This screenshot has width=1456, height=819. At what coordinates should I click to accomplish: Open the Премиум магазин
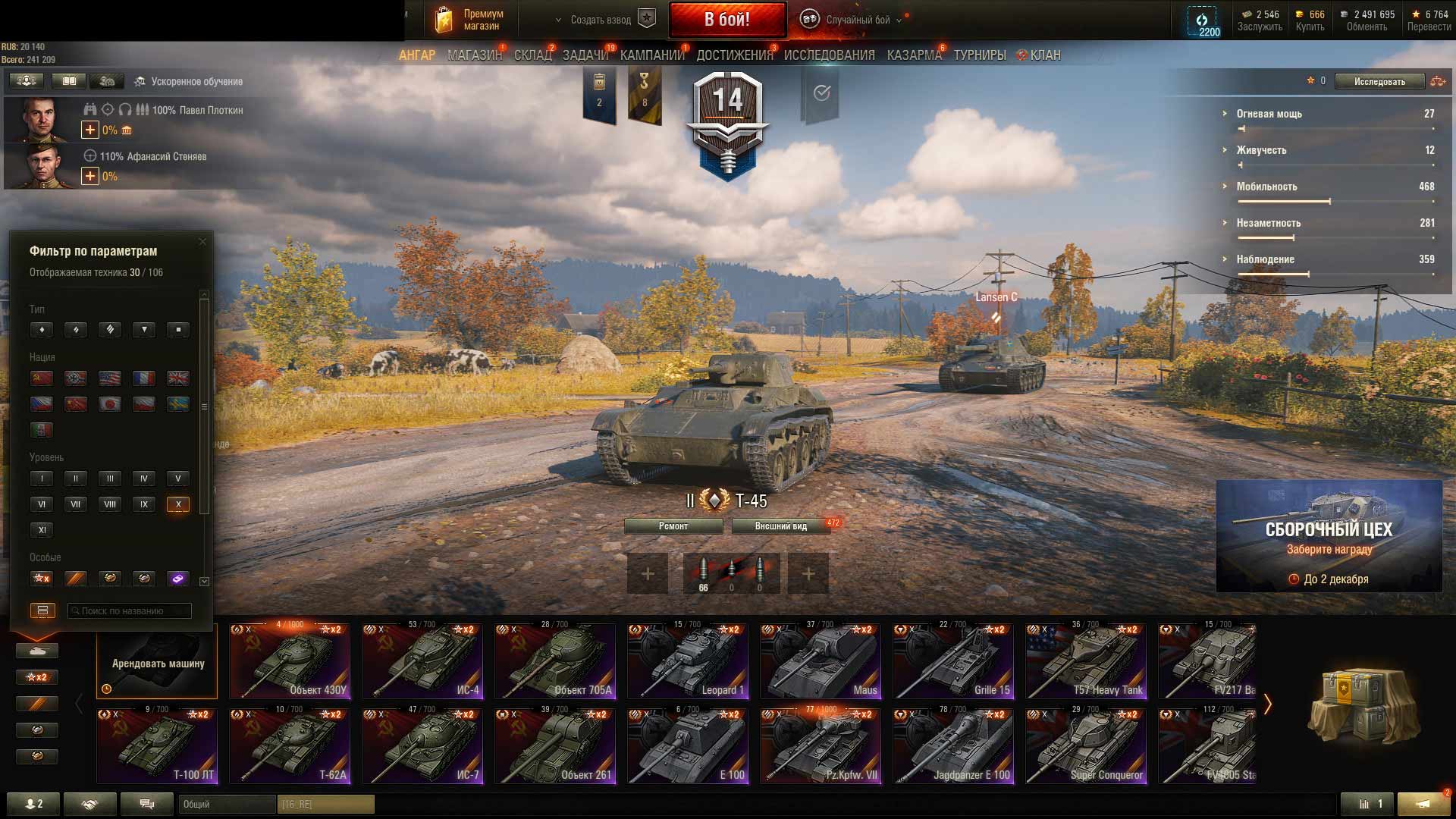[x=470, y=20]
